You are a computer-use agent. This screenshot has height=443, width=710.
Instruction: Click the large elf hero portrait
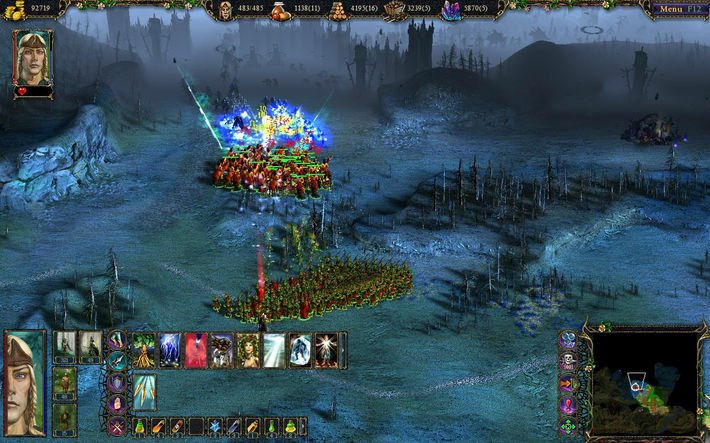pyautogui.click(x=24, y=381)
